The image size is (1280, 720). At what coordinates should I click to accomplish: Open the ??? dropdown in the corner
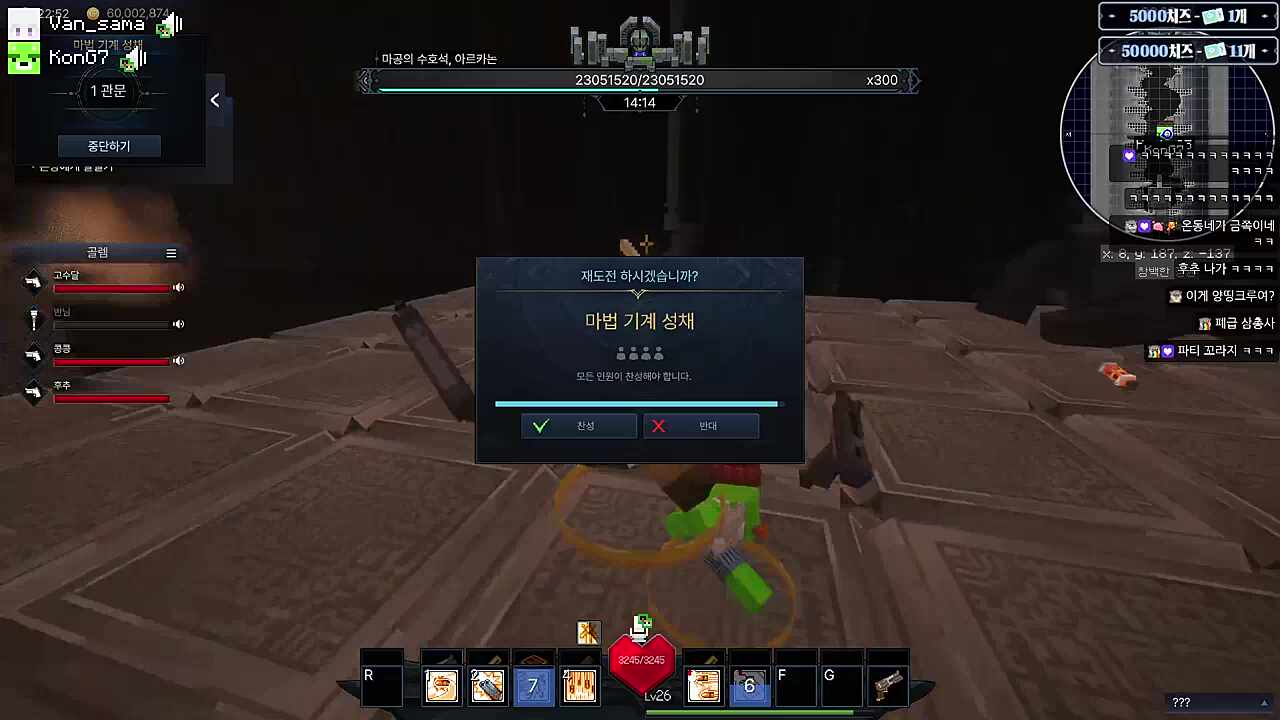click(1218, 702)
